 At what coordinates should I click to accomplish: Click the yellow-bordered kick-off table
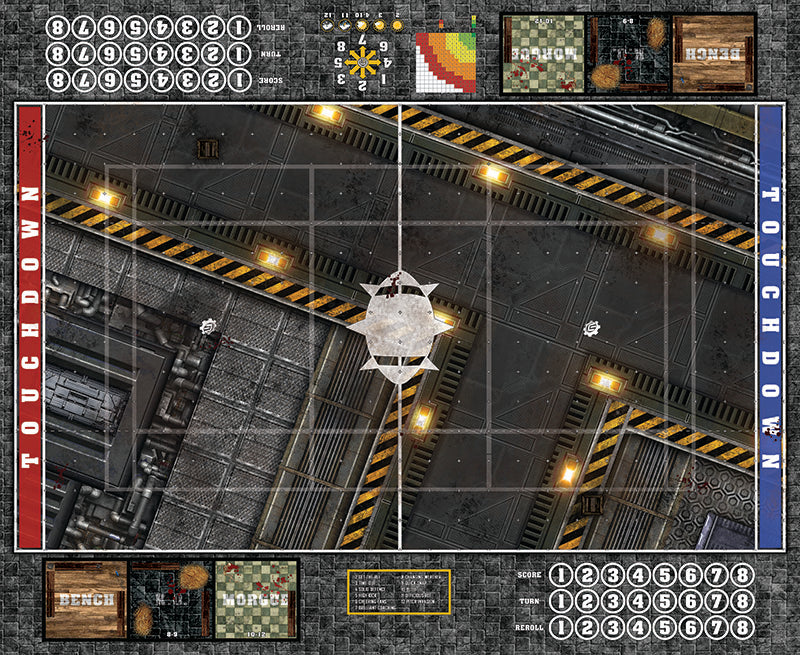click(x=400, y=592)
